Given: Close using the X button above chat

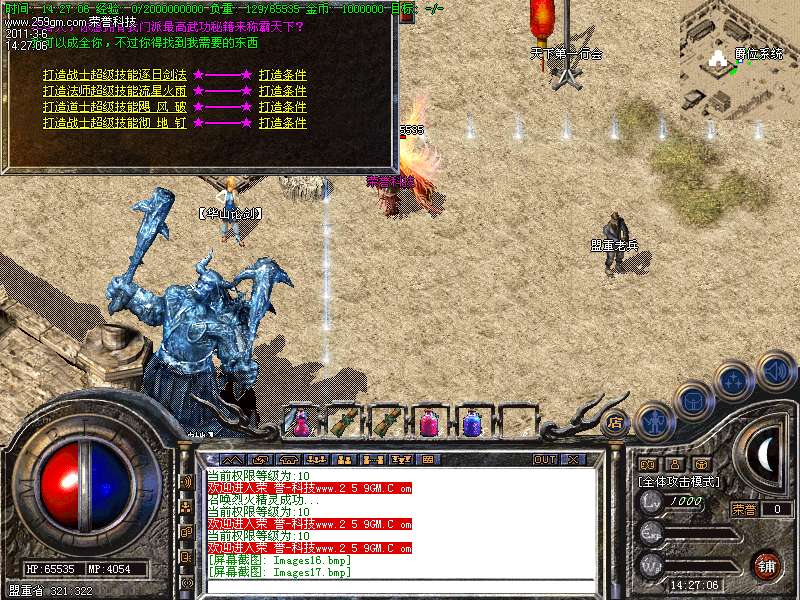Looking at the screenshot, I should click(x=573, y=459).
